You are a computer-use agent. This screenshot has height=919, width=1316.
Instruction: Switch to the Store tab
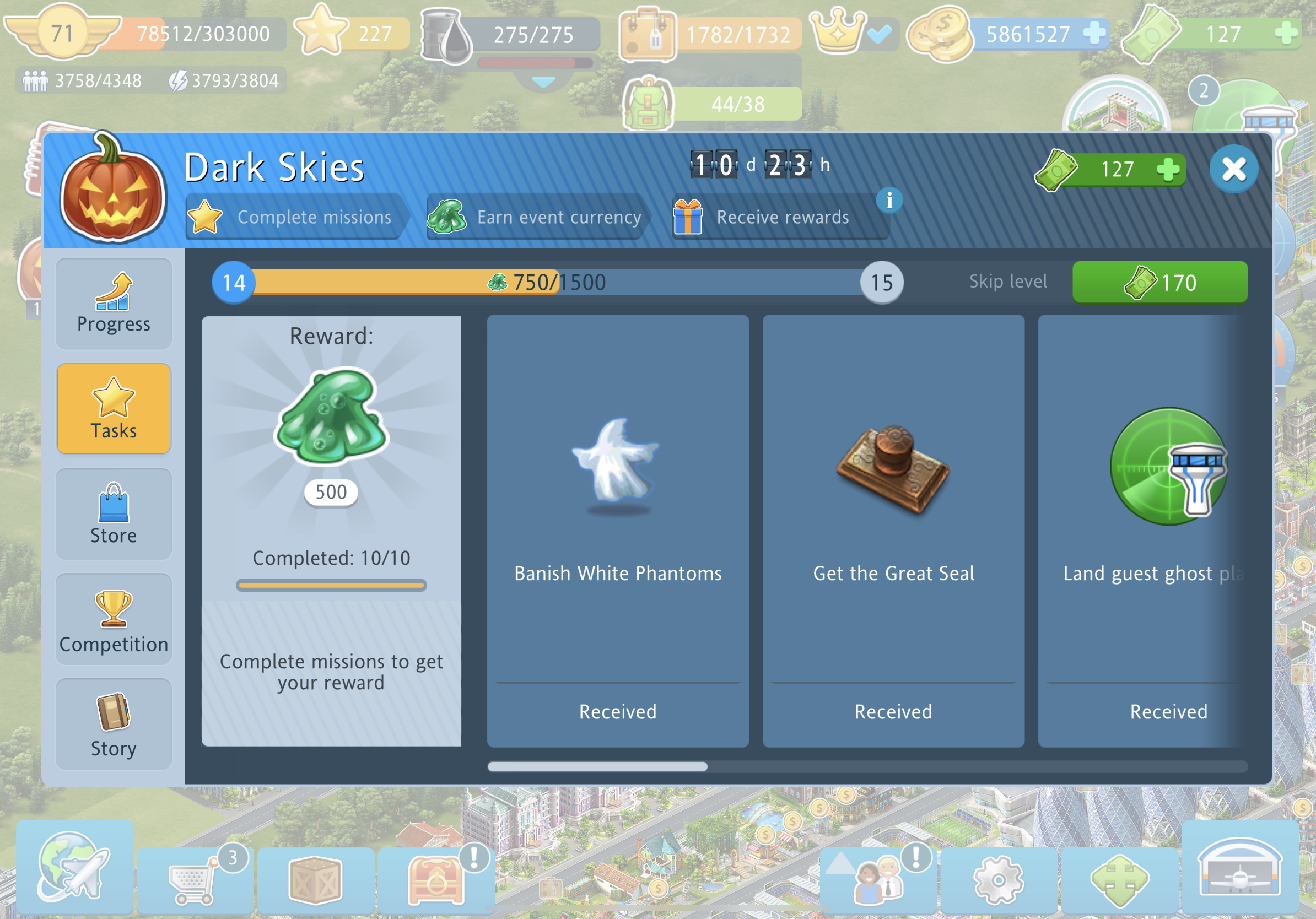114,514
